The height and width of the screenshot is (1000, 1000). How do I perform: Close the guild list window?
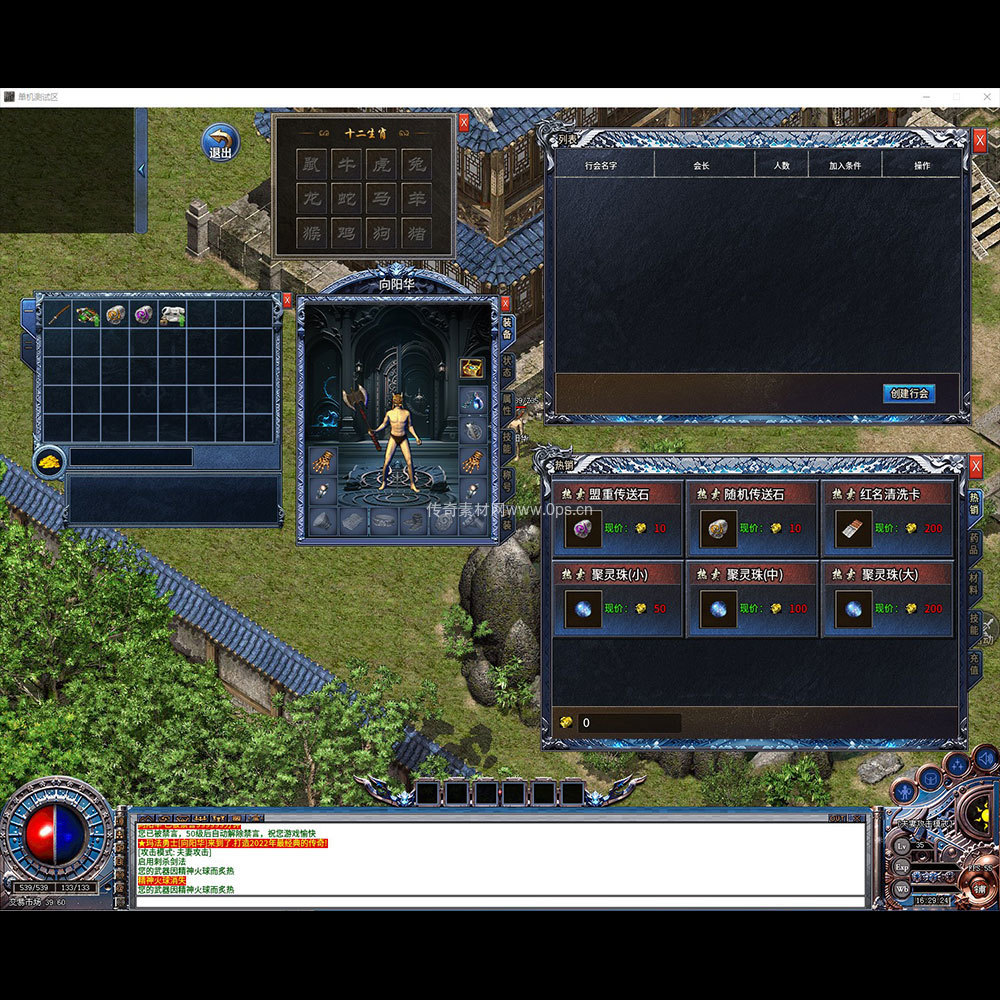coord(979,141)
